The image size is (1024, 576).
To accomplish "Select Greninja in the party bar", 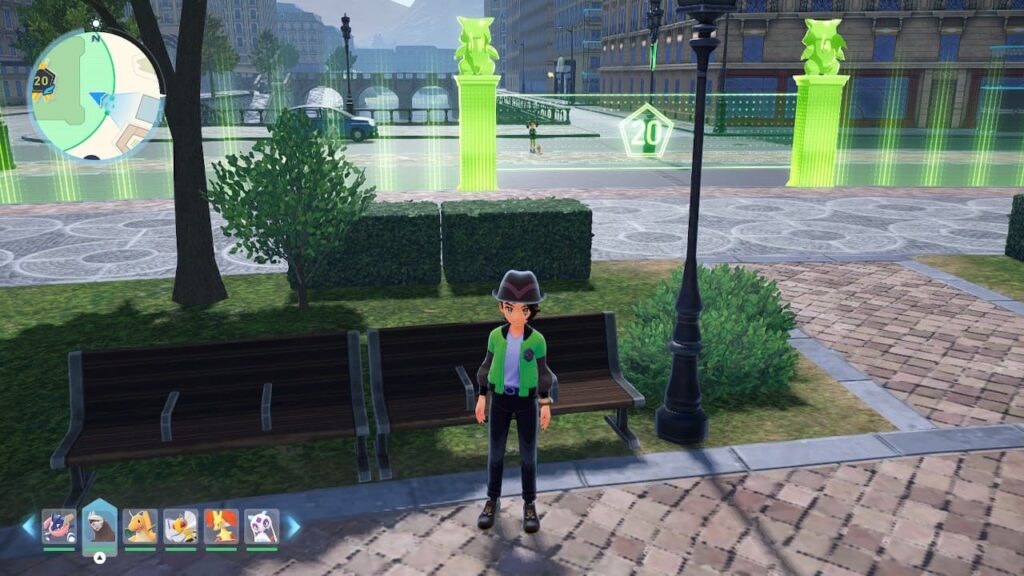I will point(59,526).
